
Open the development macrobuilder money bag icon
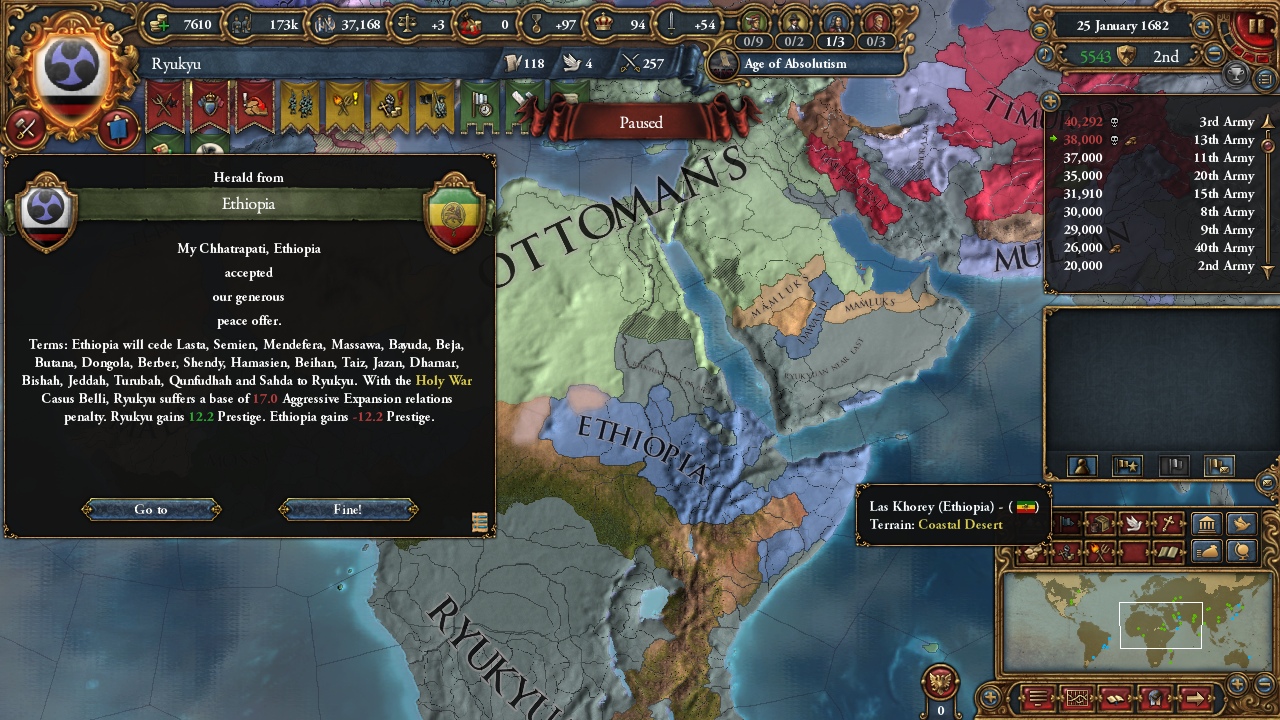click(x=1207, y=552)
